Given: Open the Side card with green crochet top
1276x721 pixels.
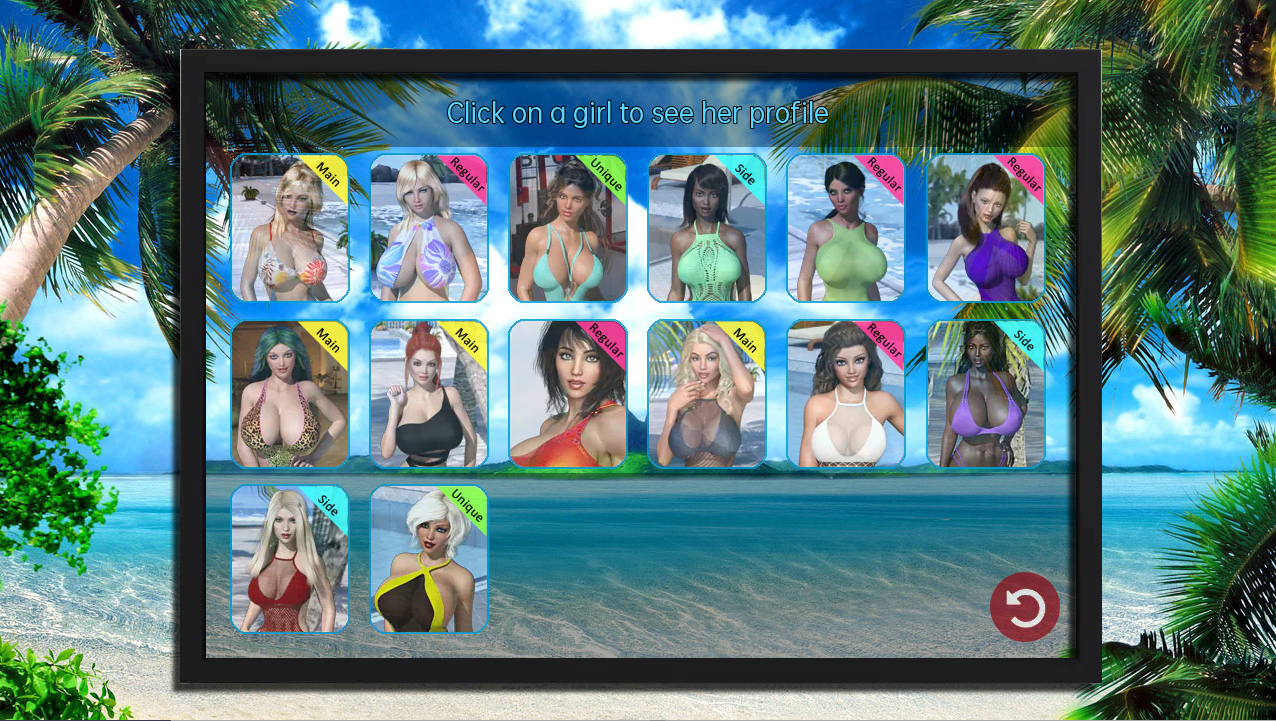Looking at the screenshot, I should pos(707,228).
